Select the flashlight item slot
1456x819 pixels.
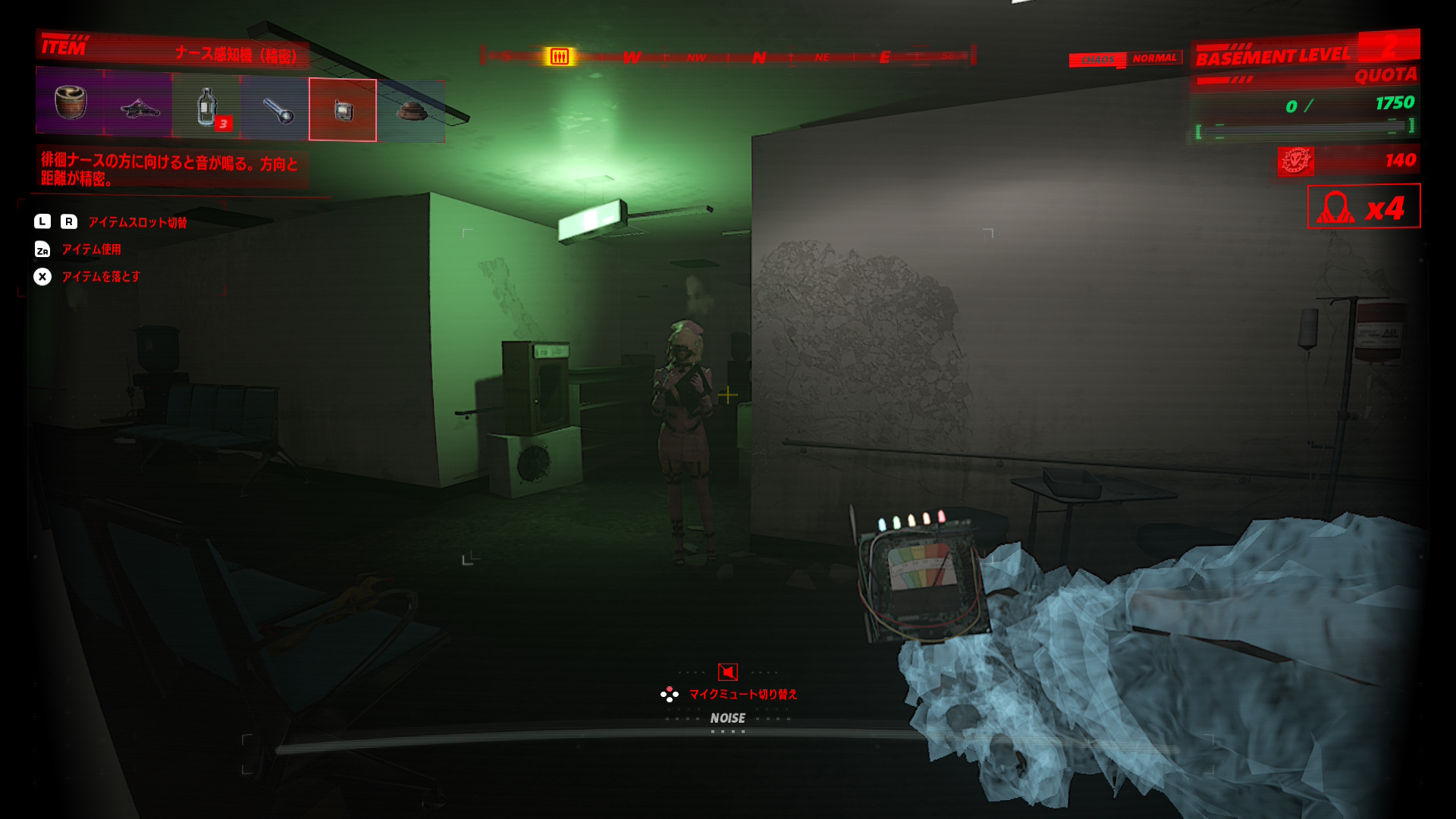click(x=275, y=109)
